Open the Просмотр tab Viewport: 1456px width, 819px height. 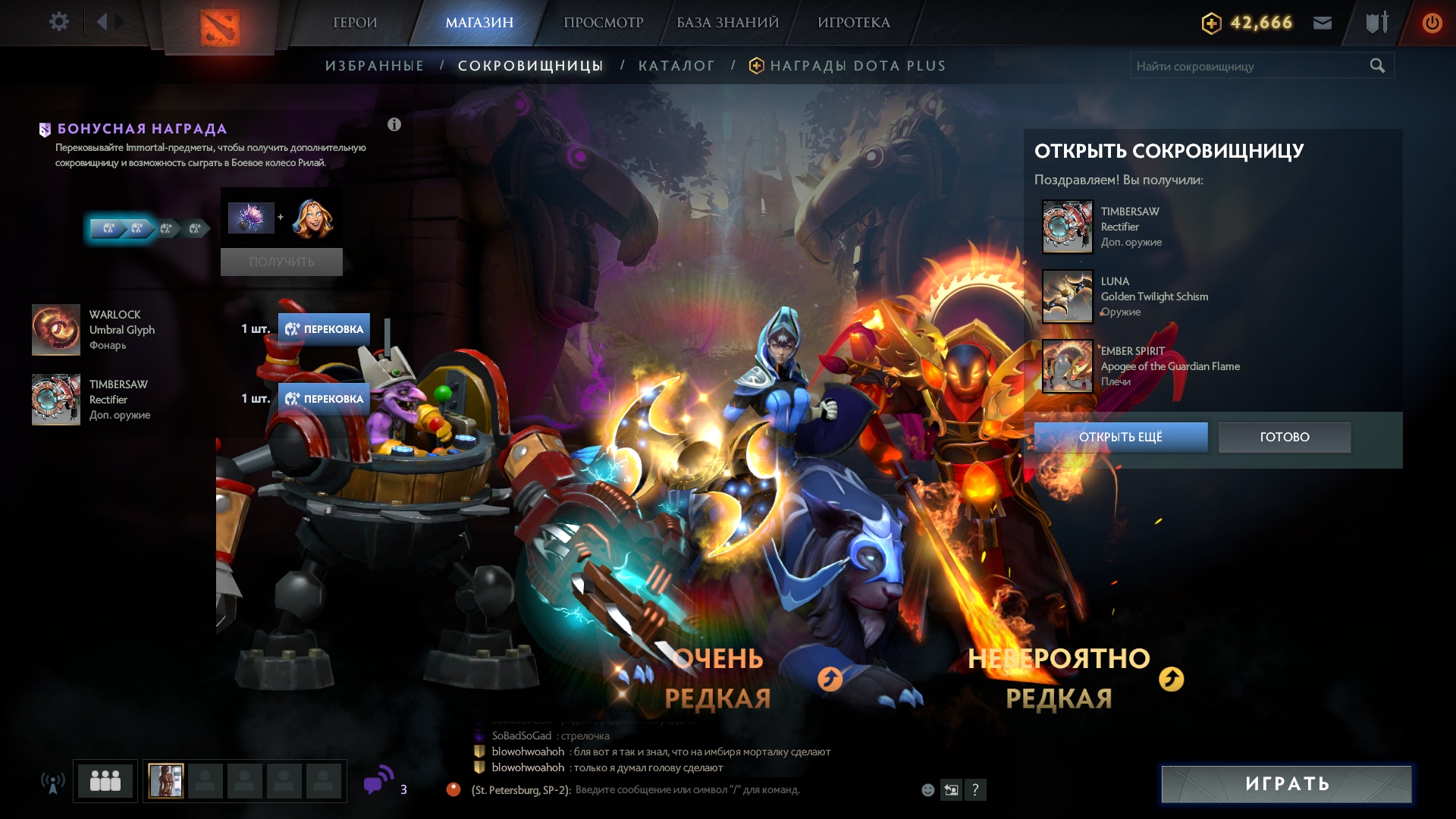603,23
